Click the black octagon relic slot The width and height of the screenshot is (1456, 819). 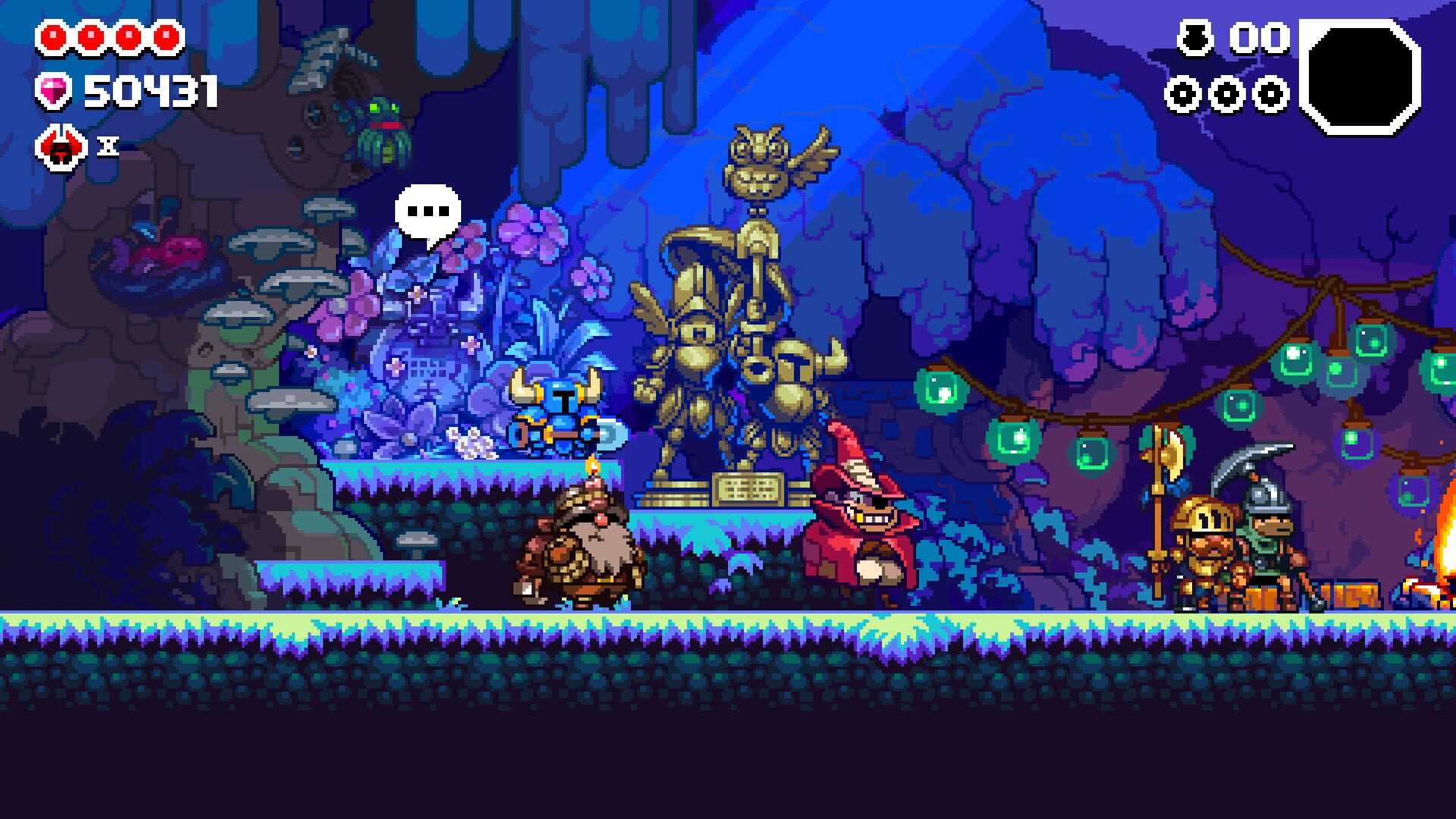tap(1361, 76)
